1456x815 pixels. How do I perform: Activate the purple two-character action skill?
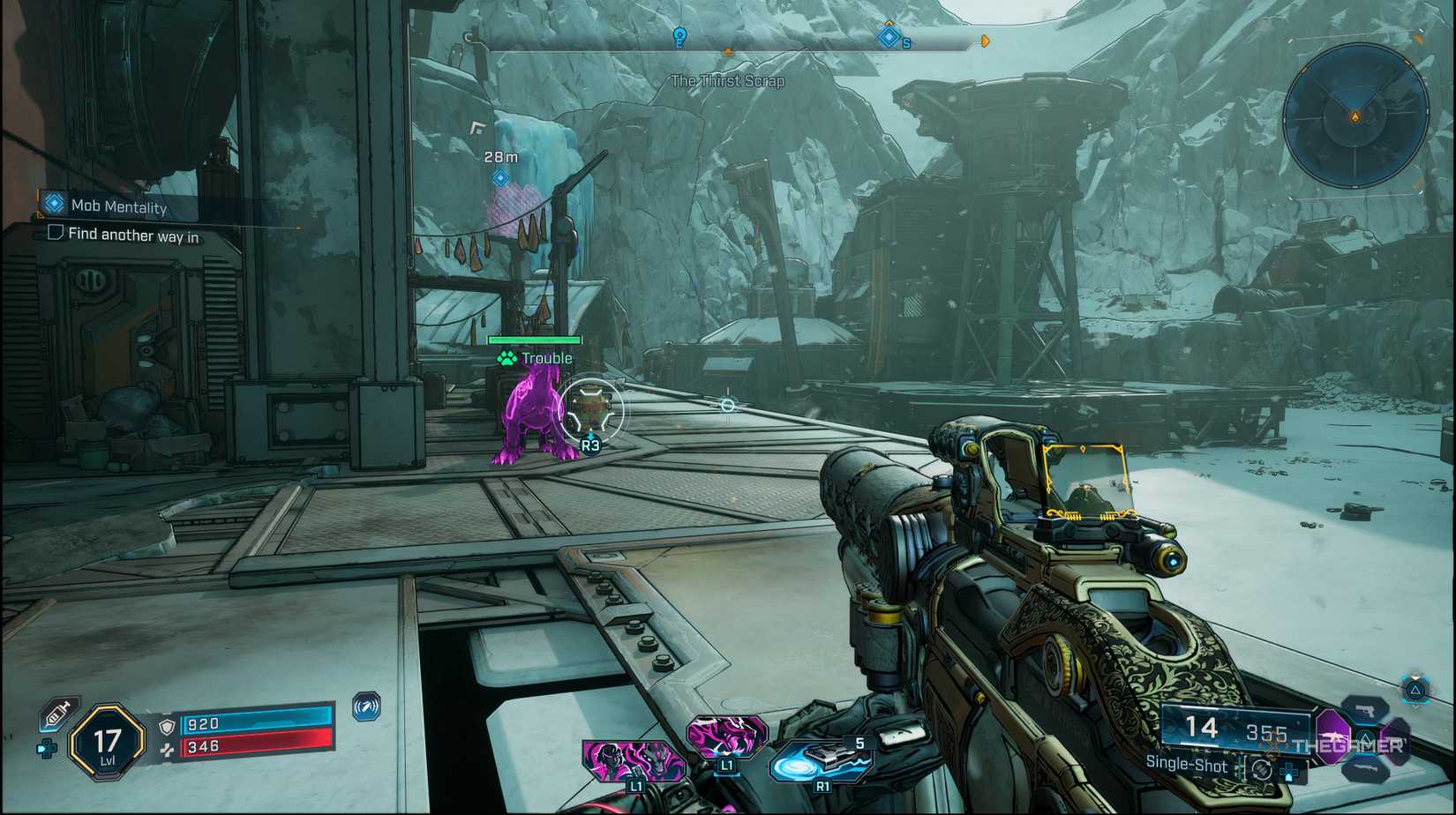[632, 760]
